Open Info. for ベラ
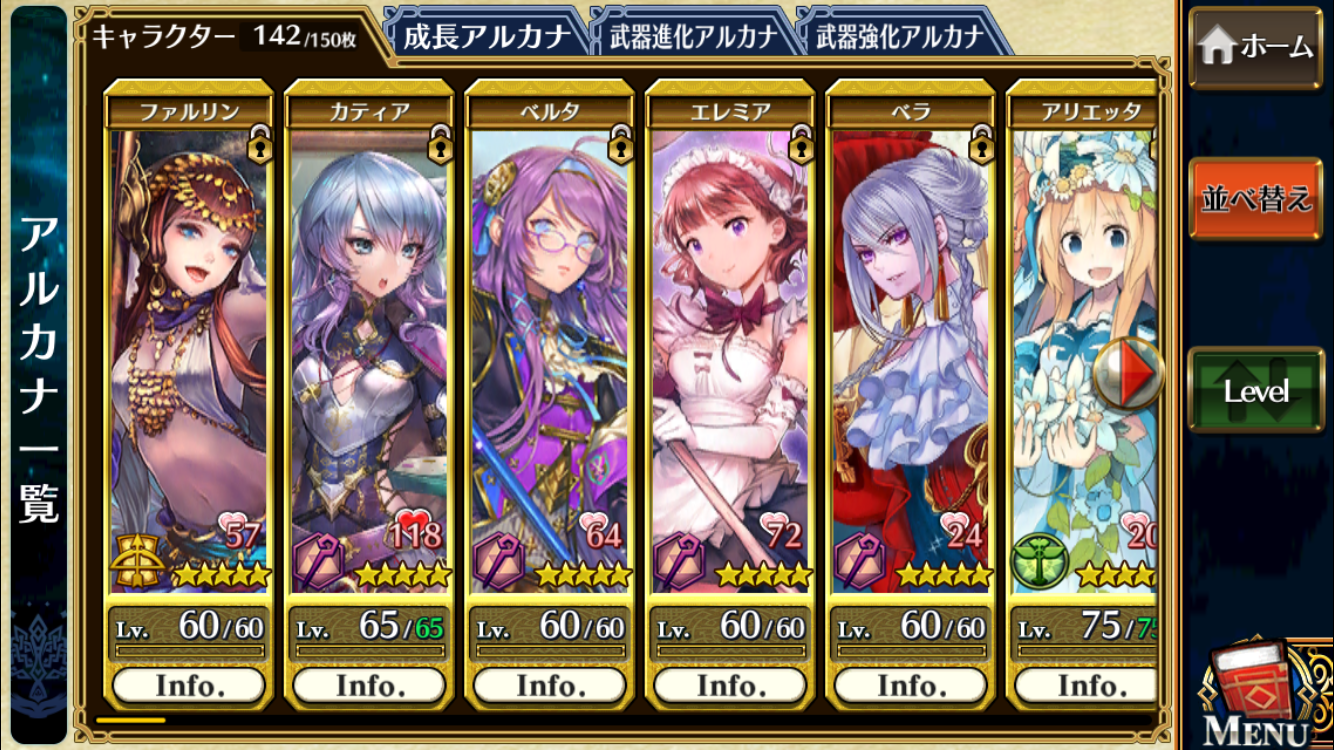 pos(909,686)
